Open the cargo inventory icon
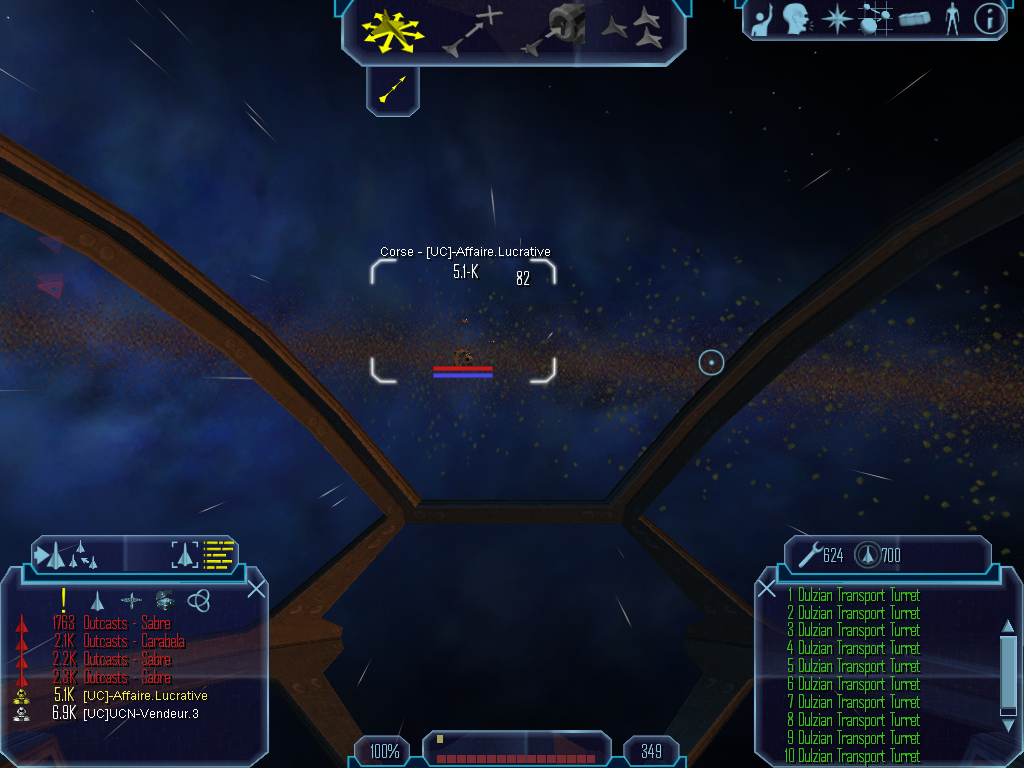Image resolution: width=1024 pixels, height=768 pixels. [x=914, y=19]
